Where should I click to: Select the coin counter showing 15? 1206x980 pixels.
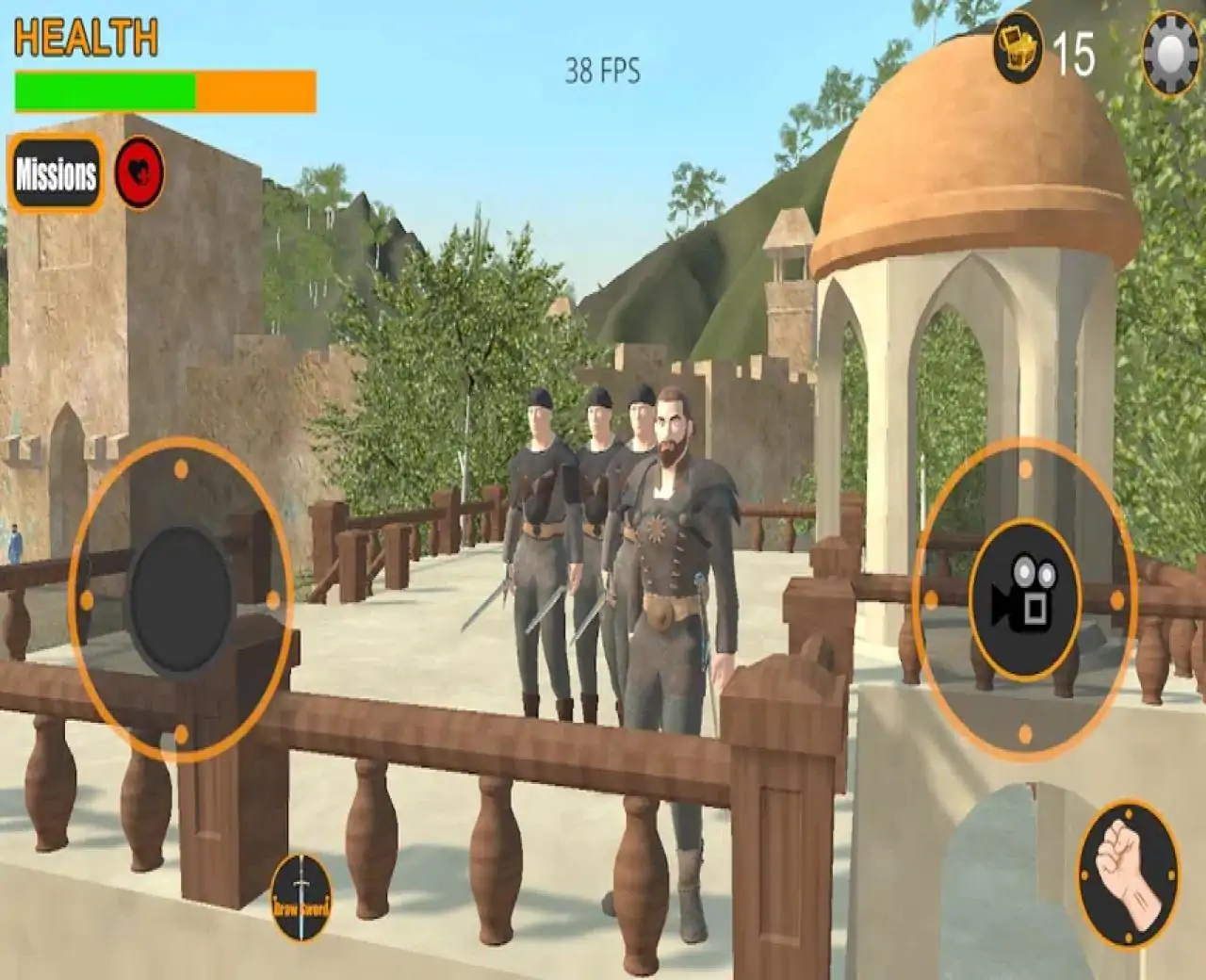(x=1074, y=53)
